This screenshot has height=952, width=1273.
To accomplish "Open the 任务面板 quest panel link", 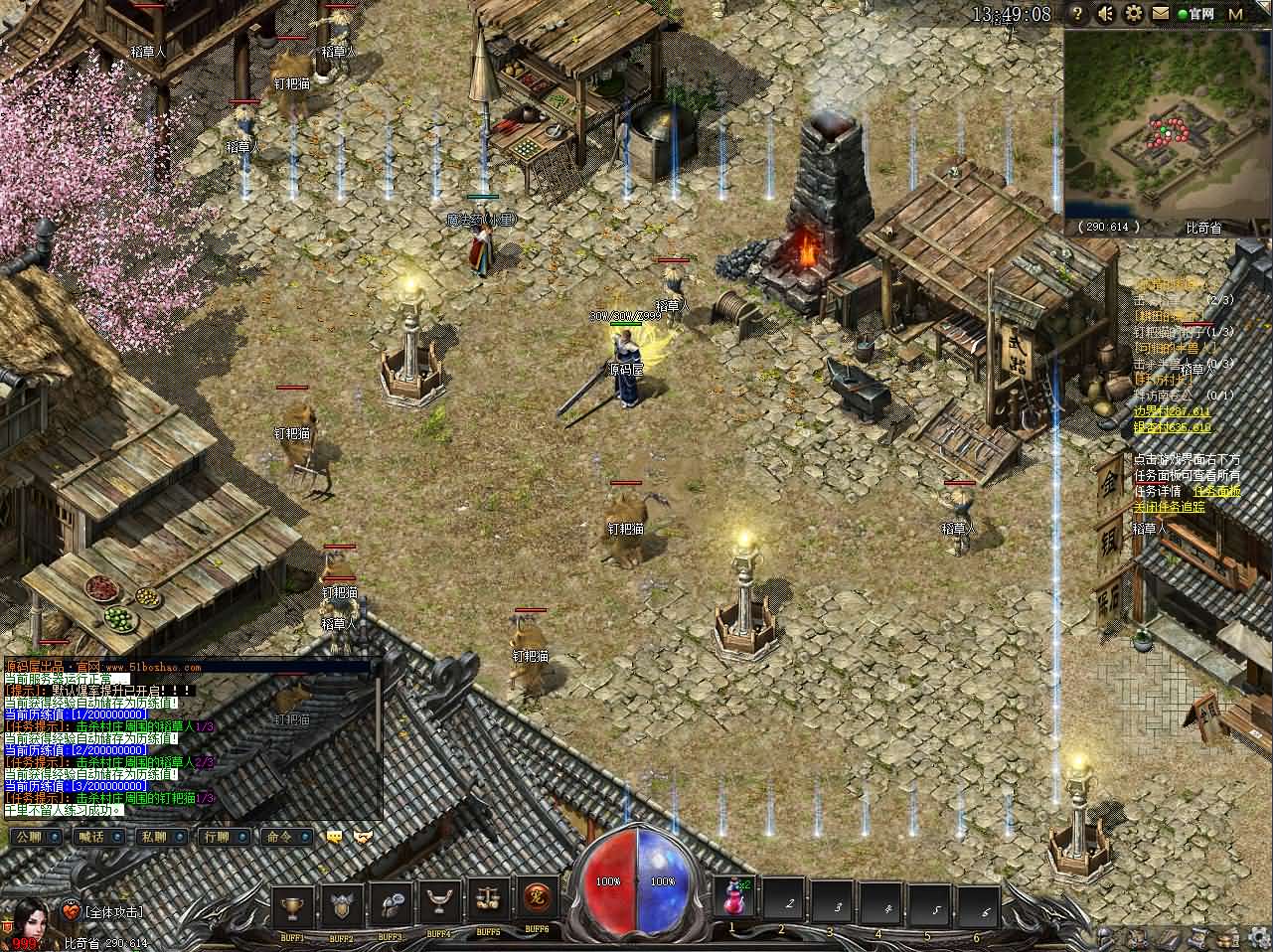I will point(1216,490).
